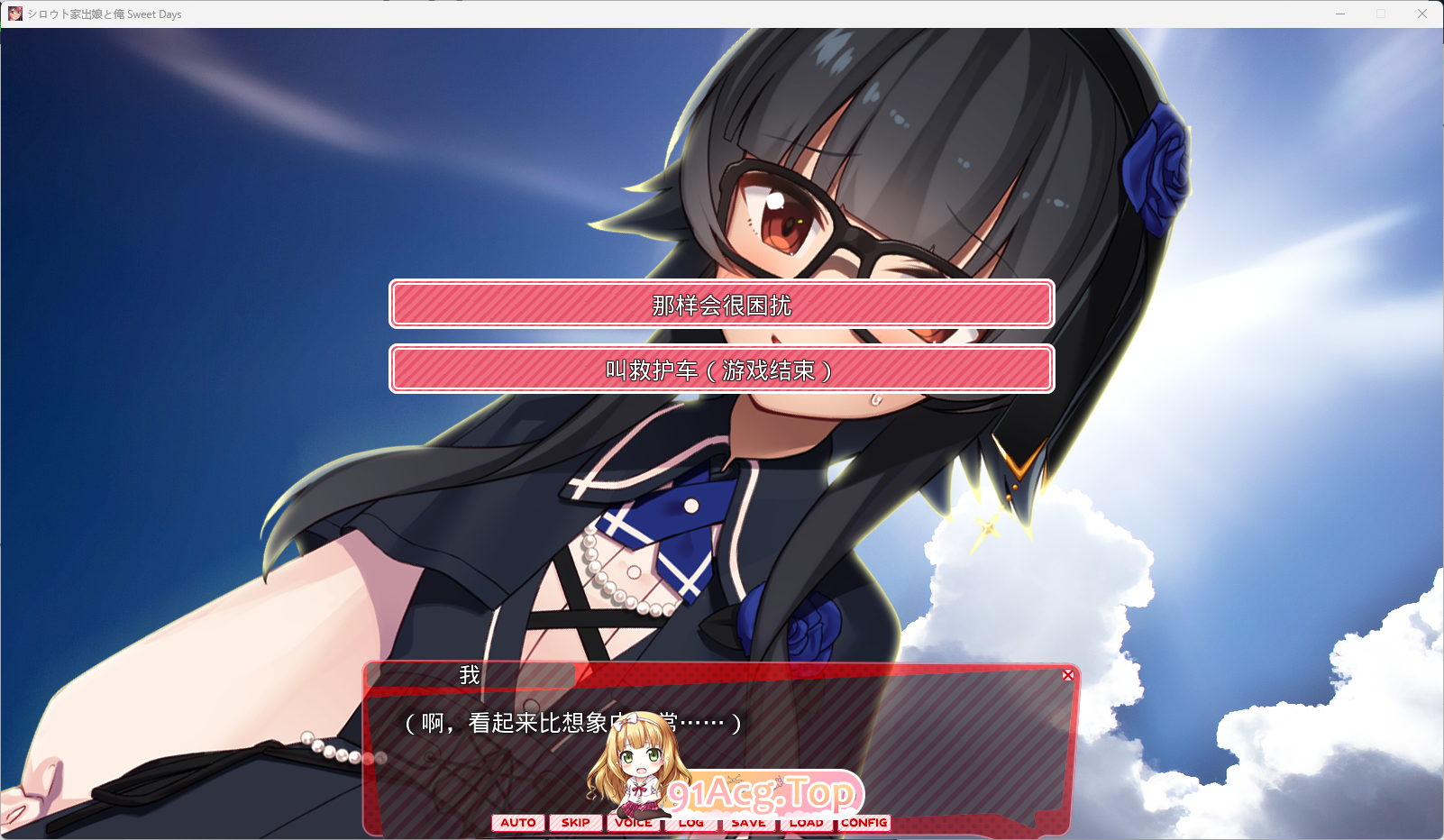Select the 叫救护车（游戏结束） option

pyautogui.click(x=720, y=369)
